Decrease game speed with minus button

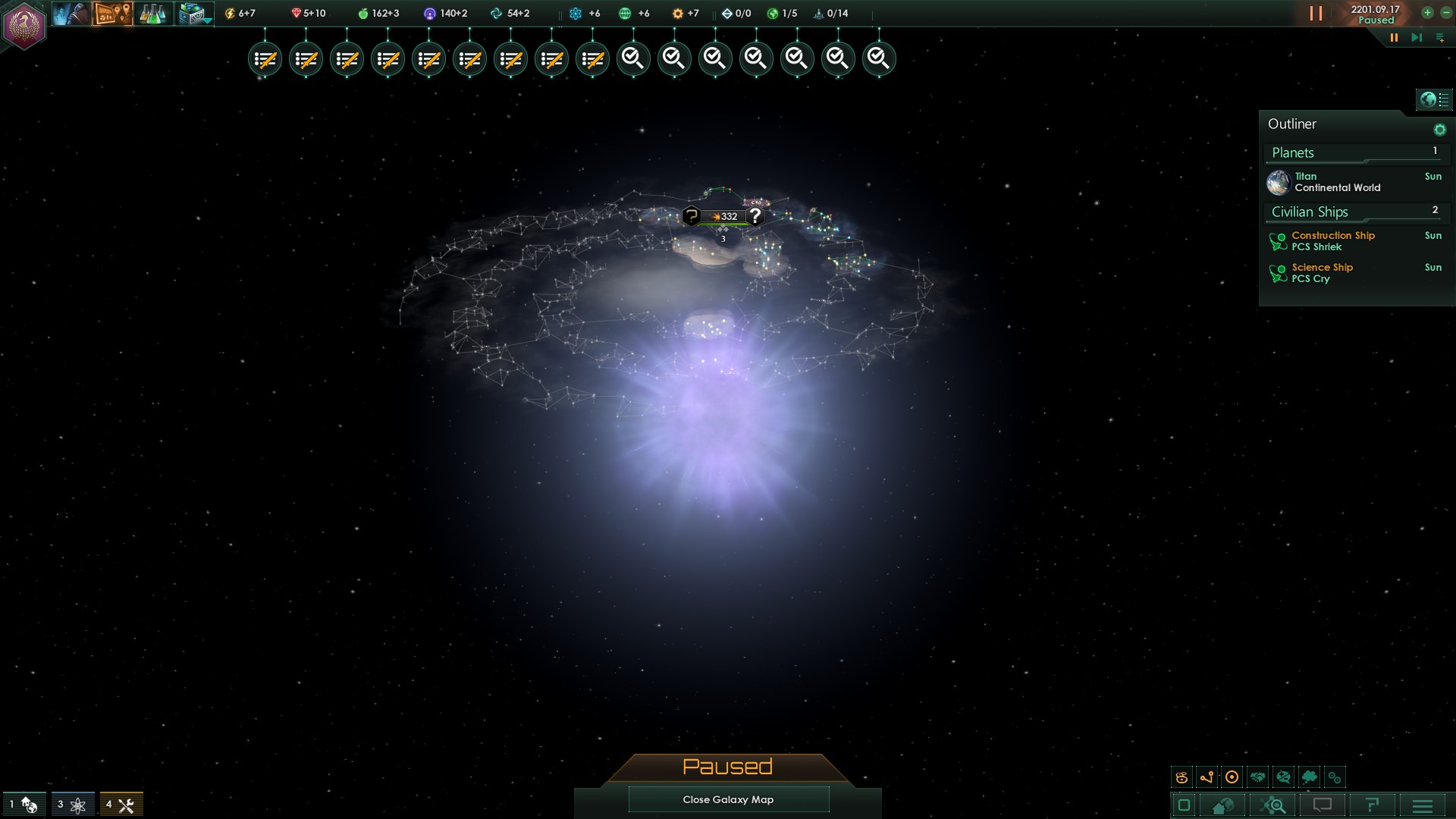[x=1445, y=13]
